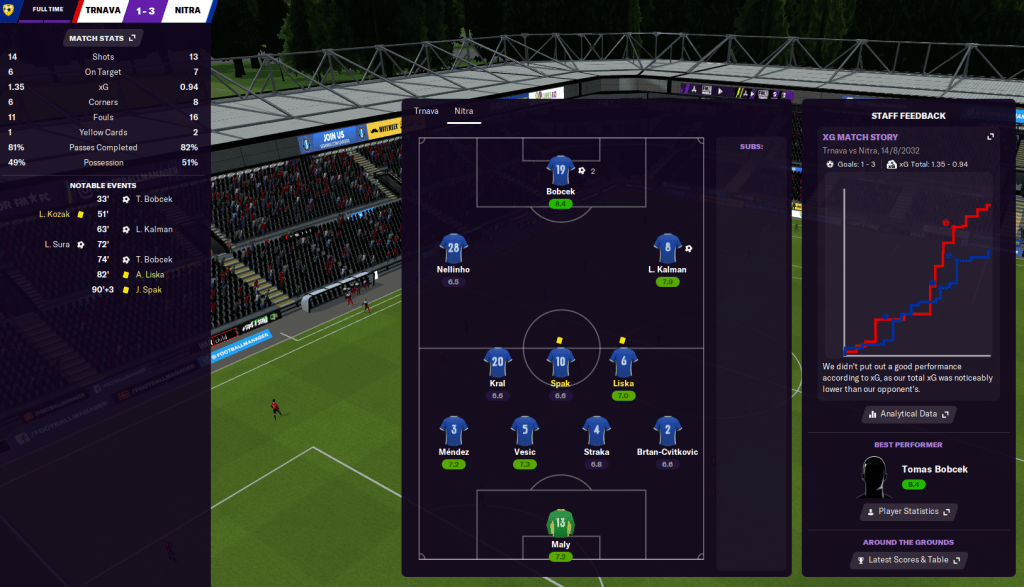Open the Match Stats panel
Screen dimensions: 1024x587
(104, 38)
